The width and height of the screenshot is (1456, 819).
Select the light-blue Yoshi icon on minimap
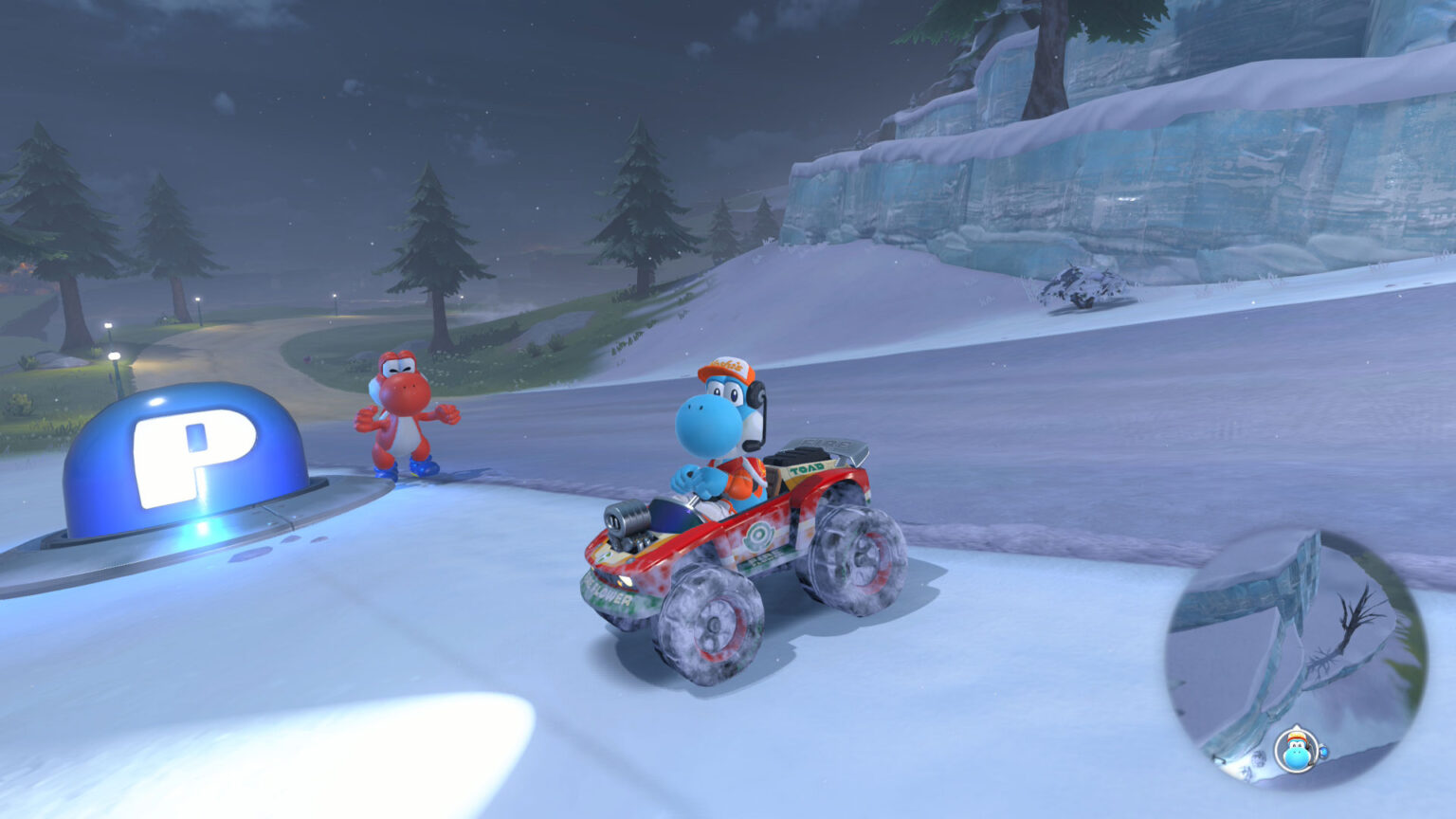(x=1296, y=751)
